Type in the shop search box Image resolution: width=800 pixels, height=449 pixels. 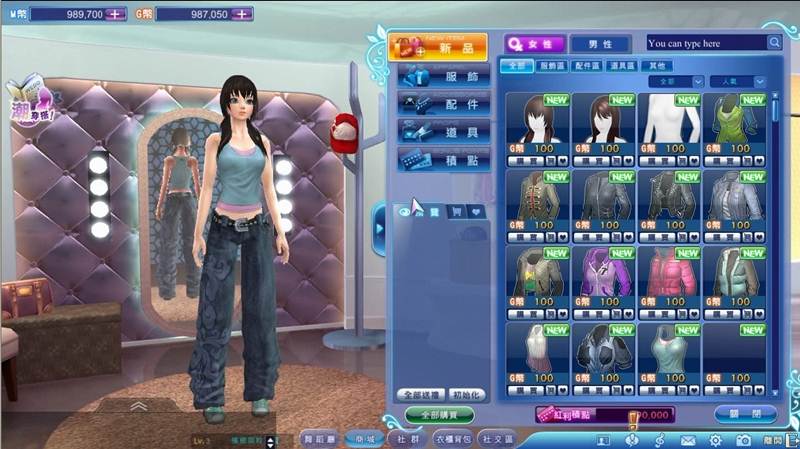pyautogui.click(x=705, y=43)
